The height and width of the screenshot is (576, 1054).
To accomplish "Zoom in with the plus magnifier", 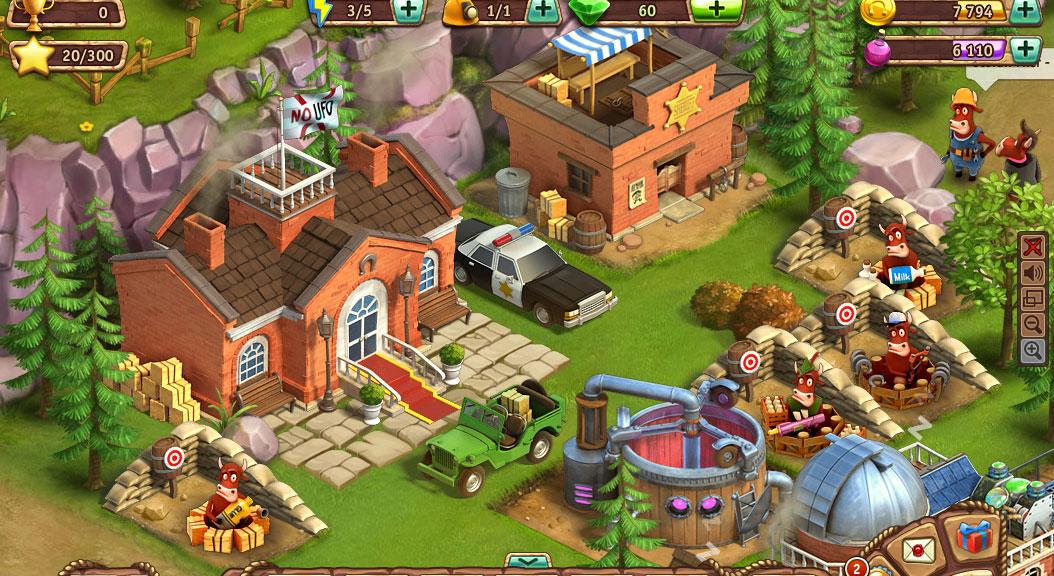I will click(x=1033, y=350).
